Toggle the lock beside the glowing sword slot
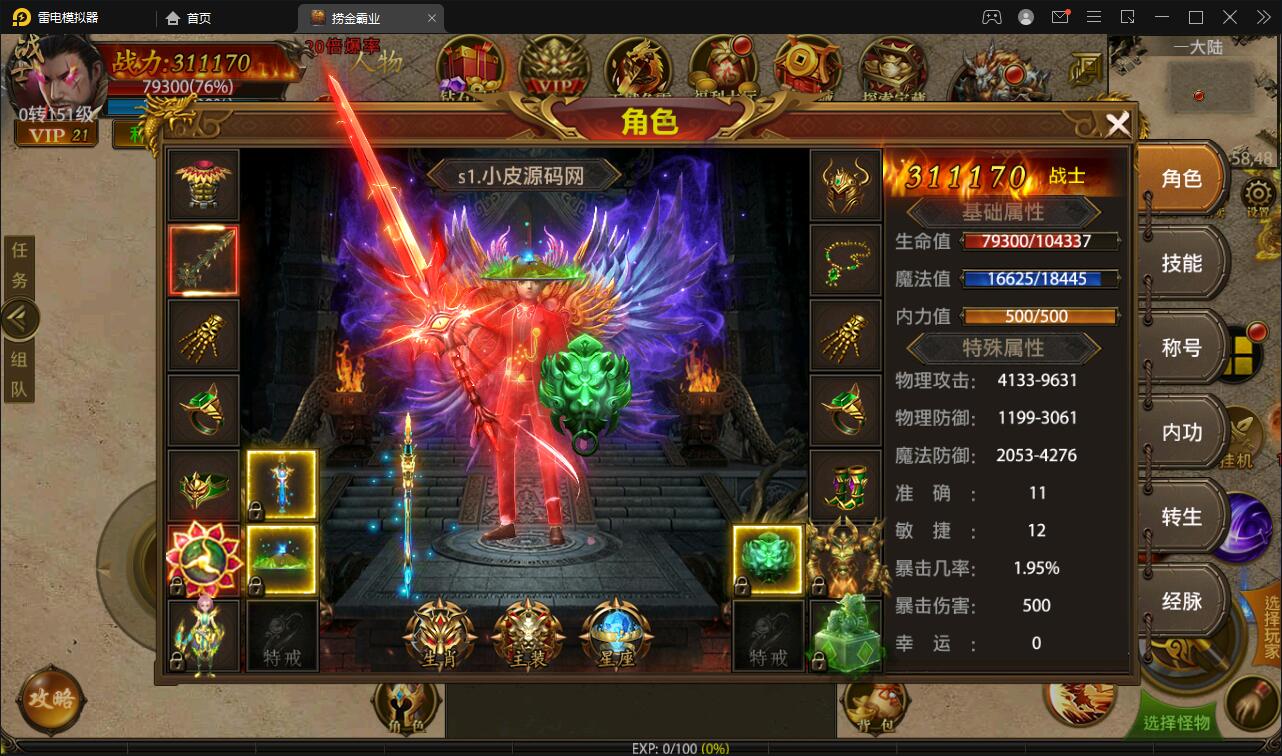The width and height of the screenshot is (1282, 756). pos(255,510)
